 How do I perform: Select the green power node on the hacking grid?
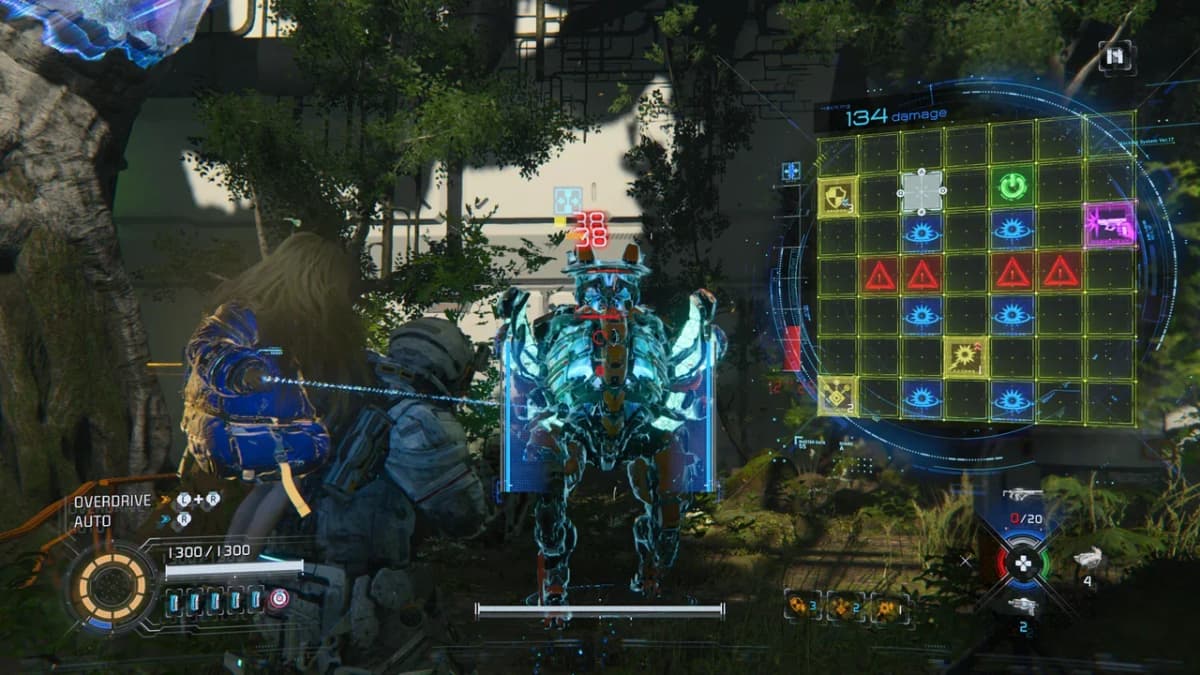(x=1012, y=187)
